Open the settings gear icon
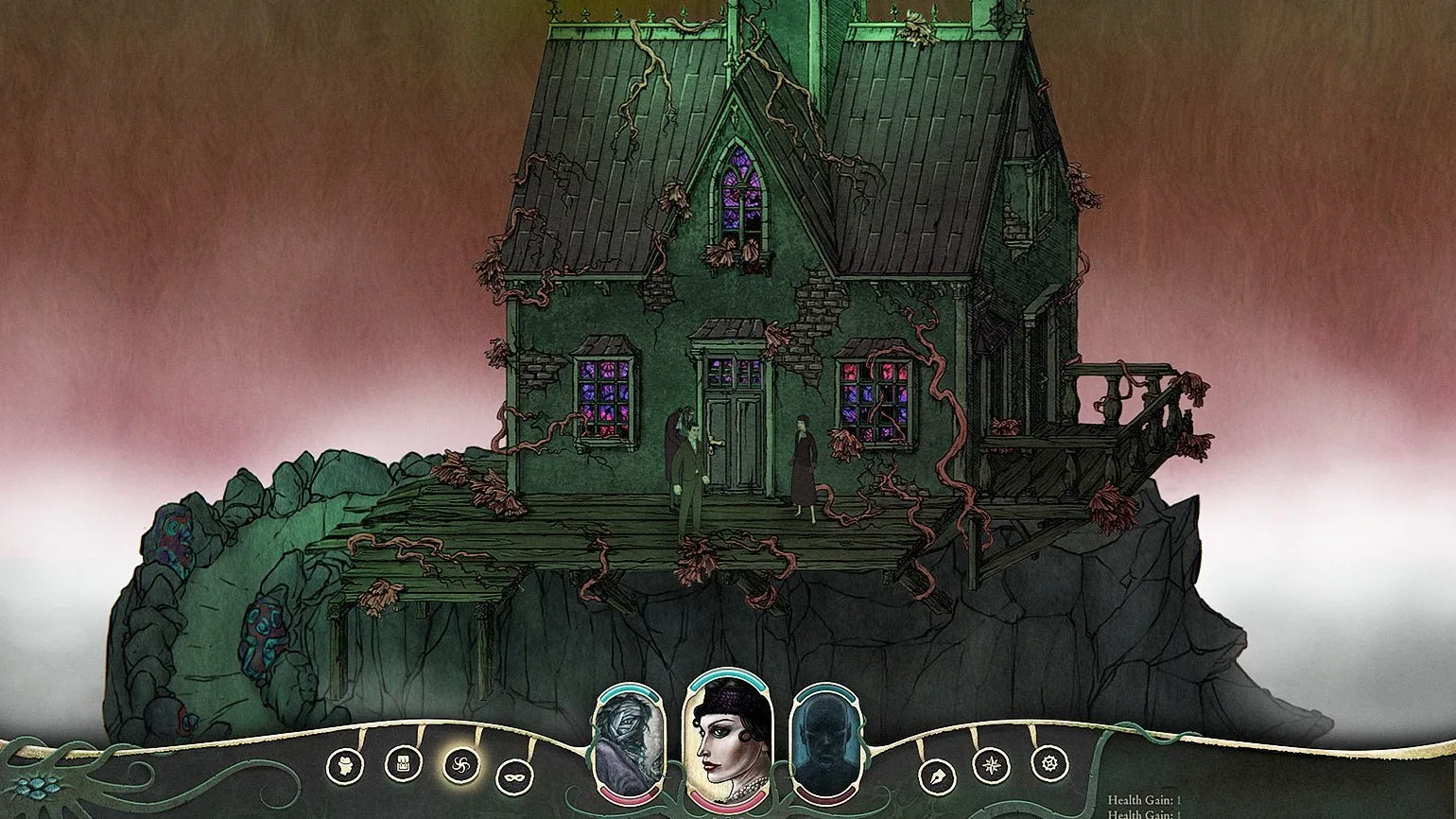Screen dimensions: 1456x819 click(1048, 763)
